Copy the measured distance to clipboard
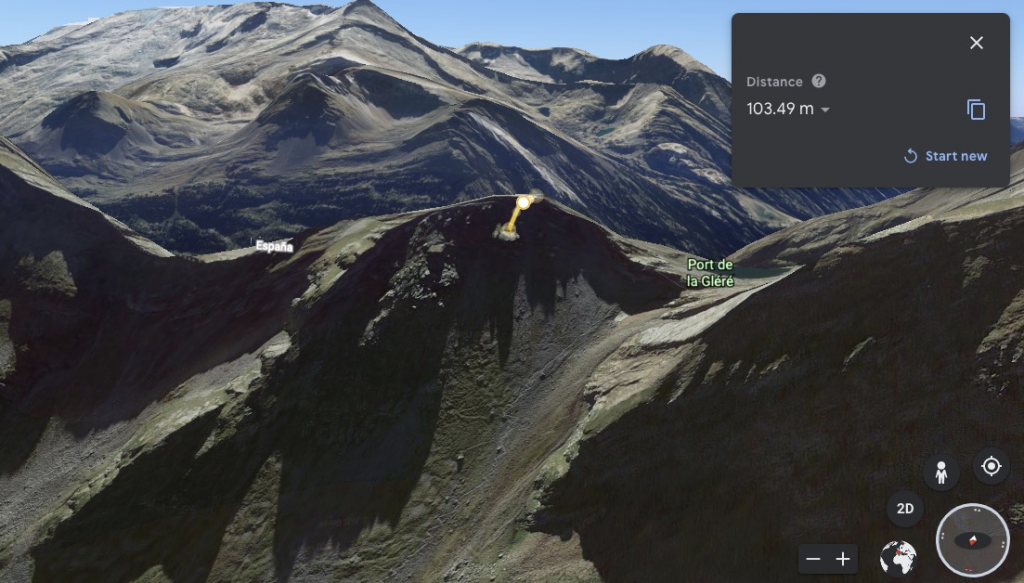Screen dimensions: 1024x583 coord(976,110)
